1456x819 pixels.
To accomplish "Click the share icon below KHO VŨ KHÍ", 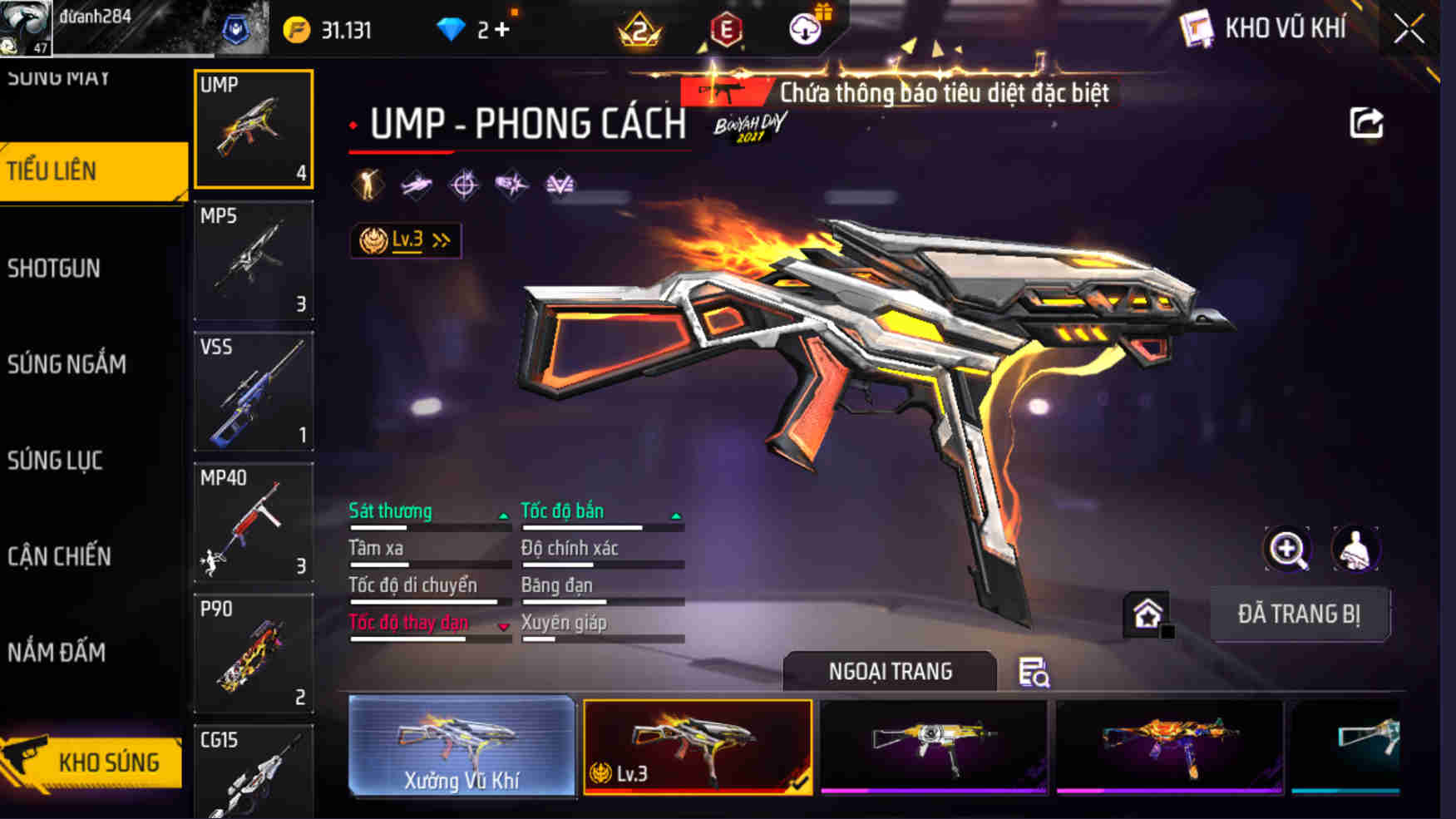I will click(x=1364, y=121).
